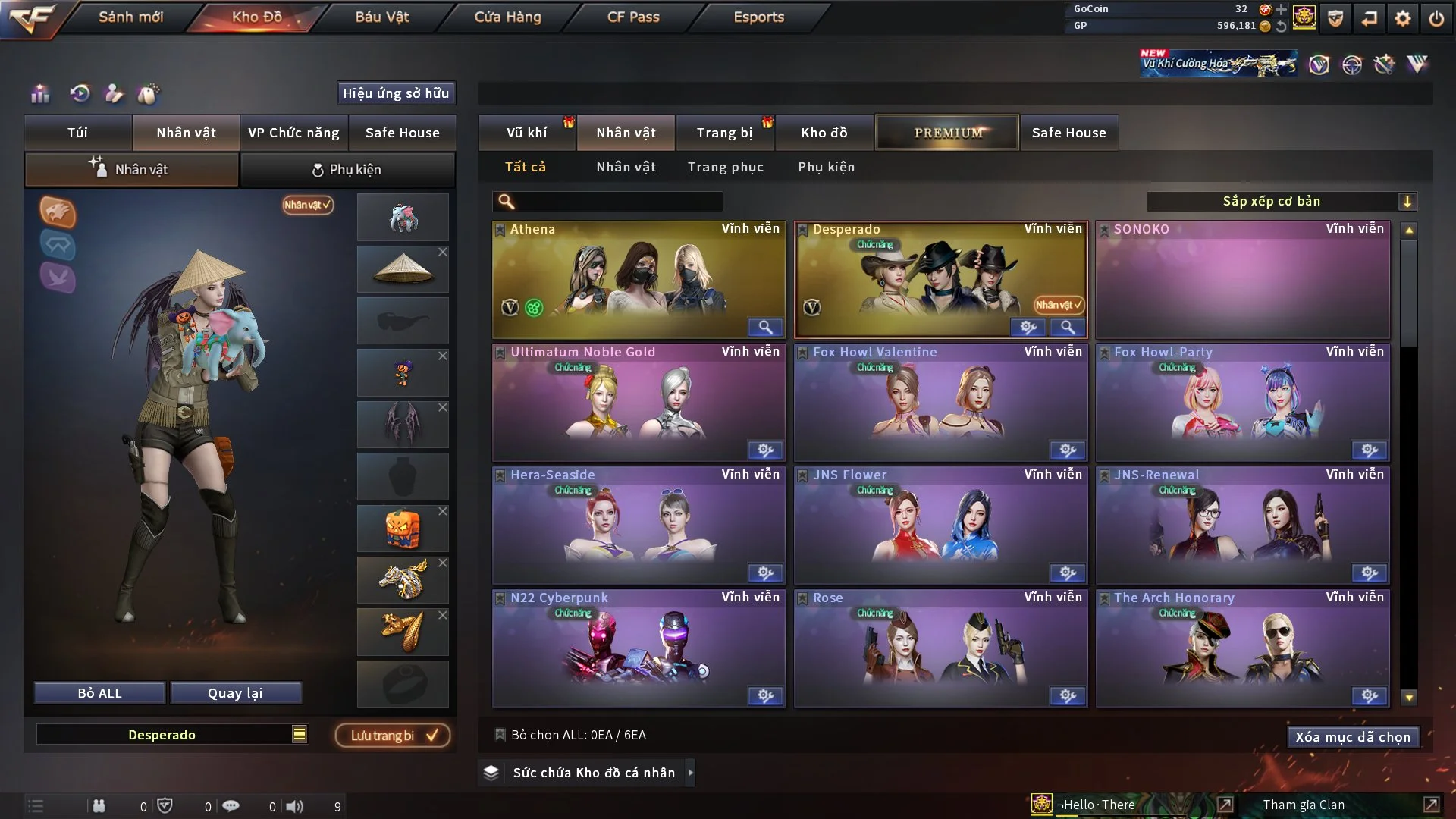1456x819 pixels.
Task: Switch to the Phụ kiện accessories tab
Action: pos(347,170)
